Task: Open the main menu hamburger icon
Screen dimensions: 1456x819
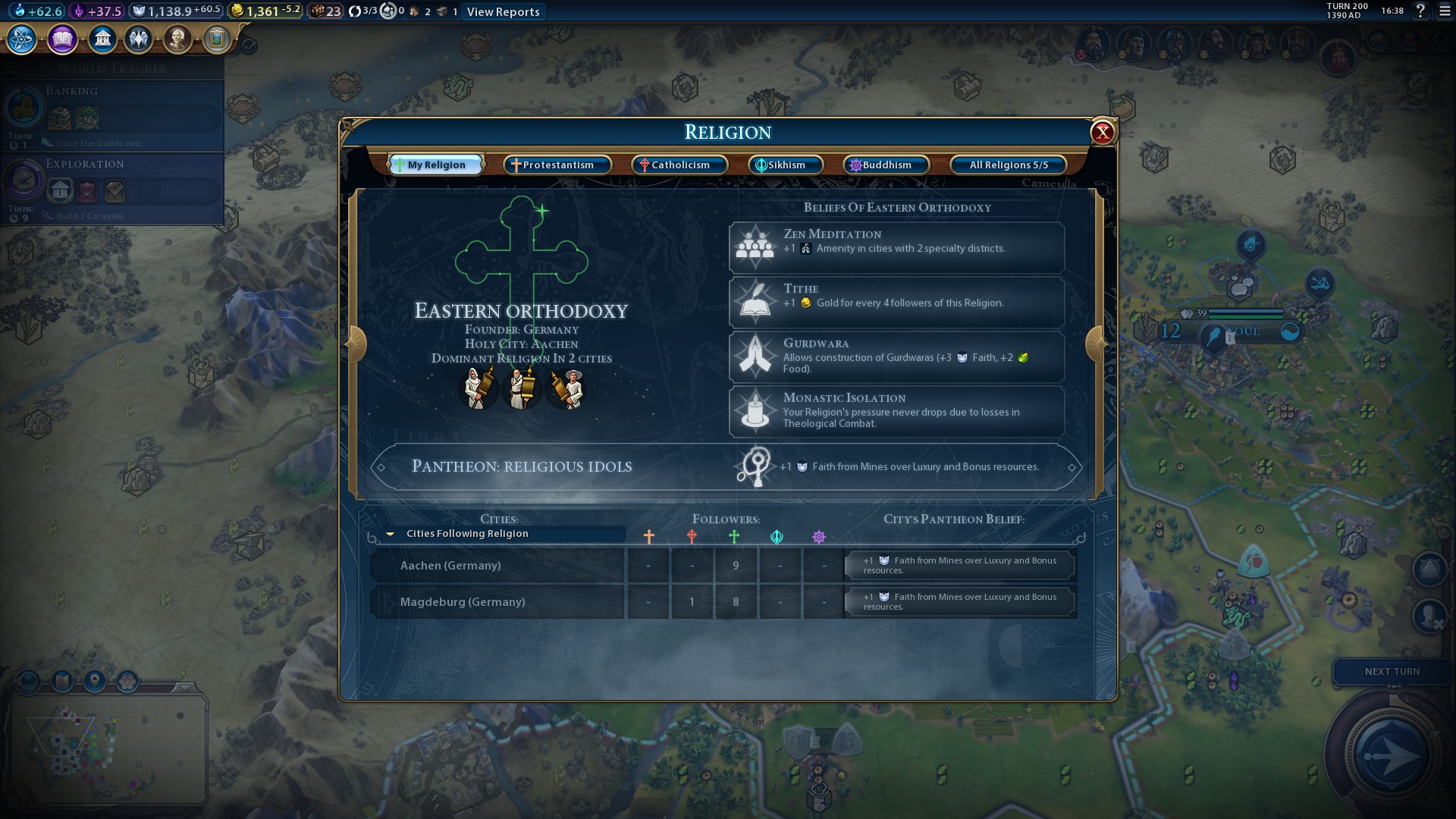Action: (x=1444, y=11)
